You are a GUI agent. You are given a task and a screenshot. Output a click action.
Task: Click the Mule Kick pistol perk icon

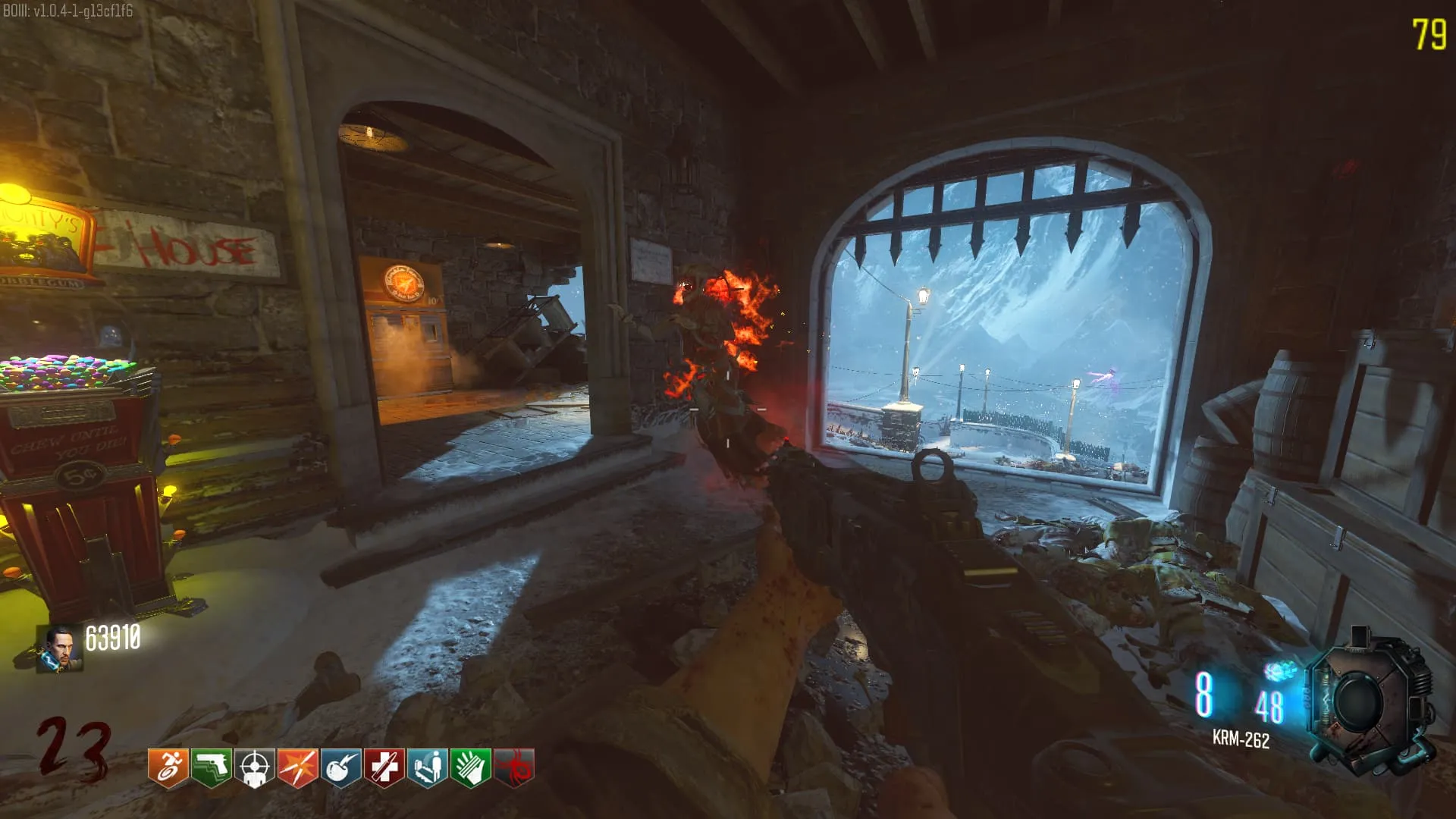pos(211,769)
